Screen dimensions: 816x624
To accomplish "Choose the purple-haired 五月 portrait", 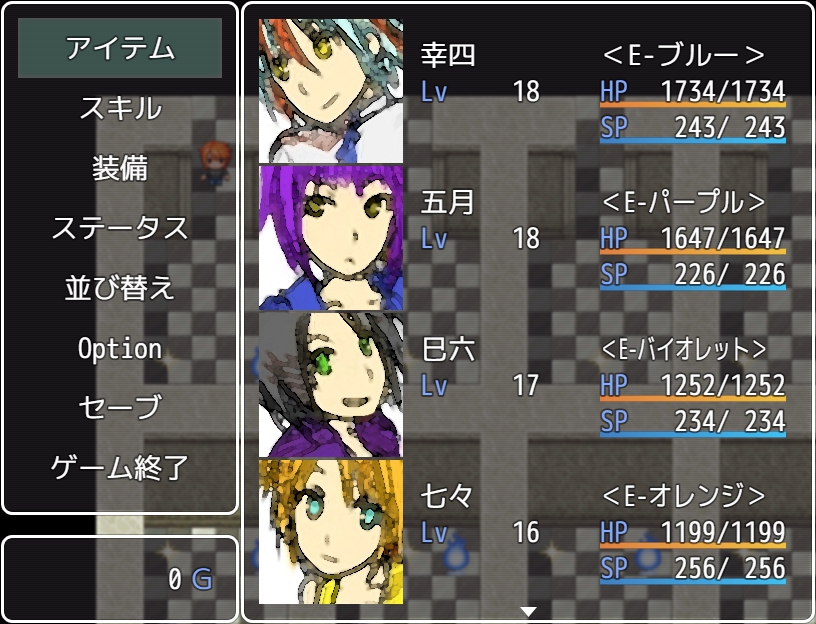I will pyautogui.click(x=331, y=238).
